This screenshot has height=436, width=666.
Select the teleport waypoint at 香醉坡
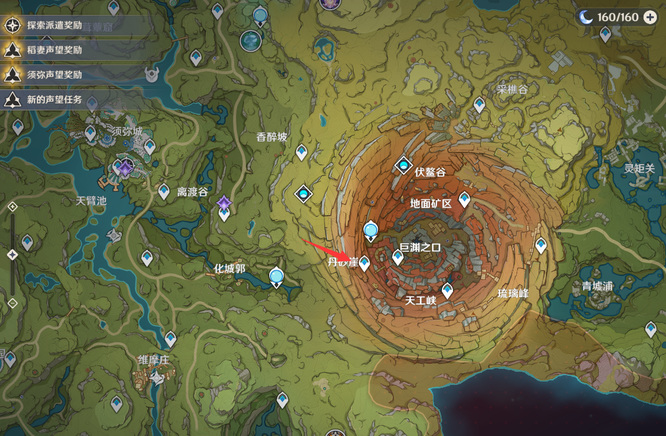pyautogui.click(x=301, y=152)
